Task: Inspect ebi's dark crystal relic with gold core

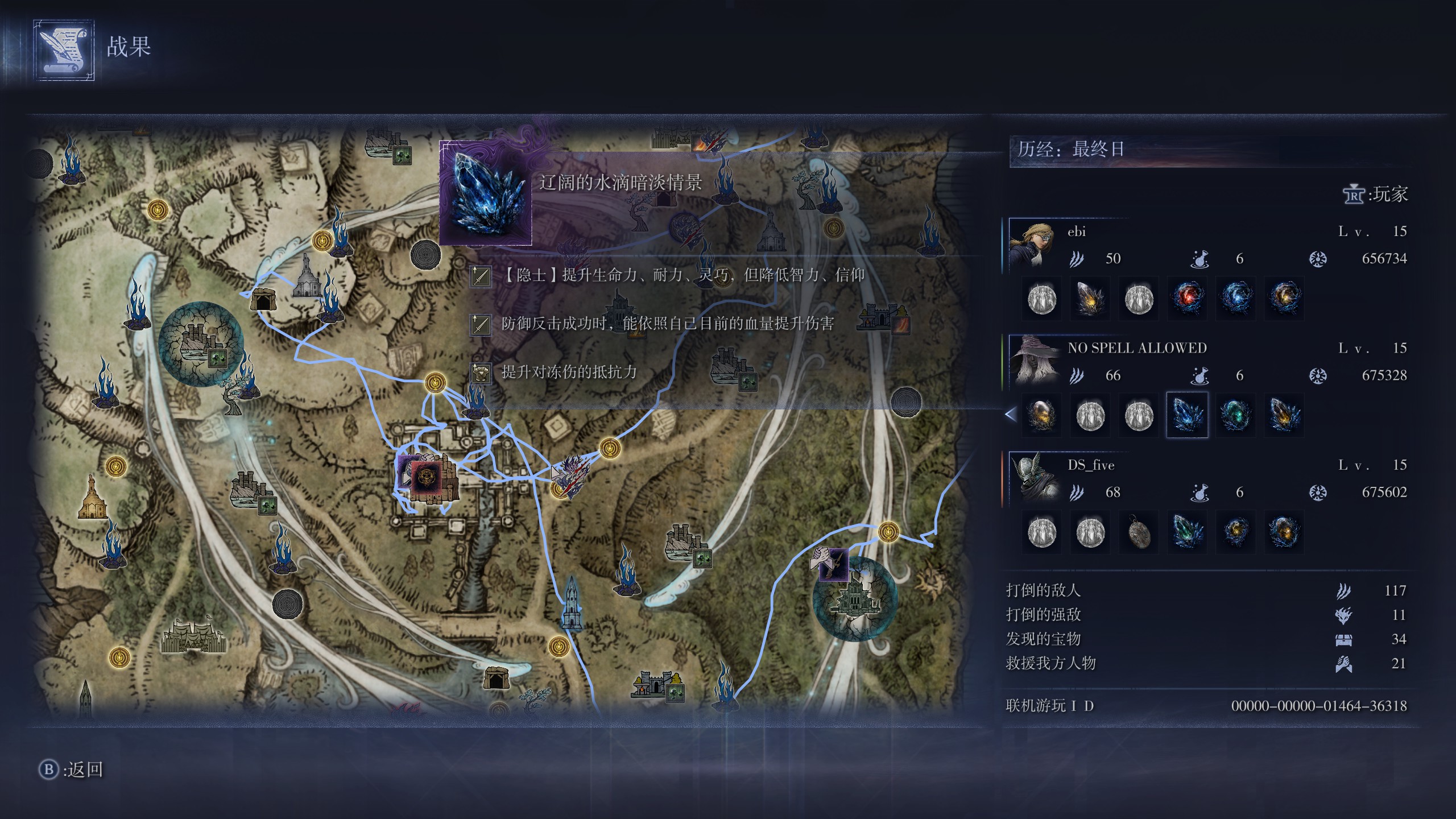Action: tap(1090, 298)
